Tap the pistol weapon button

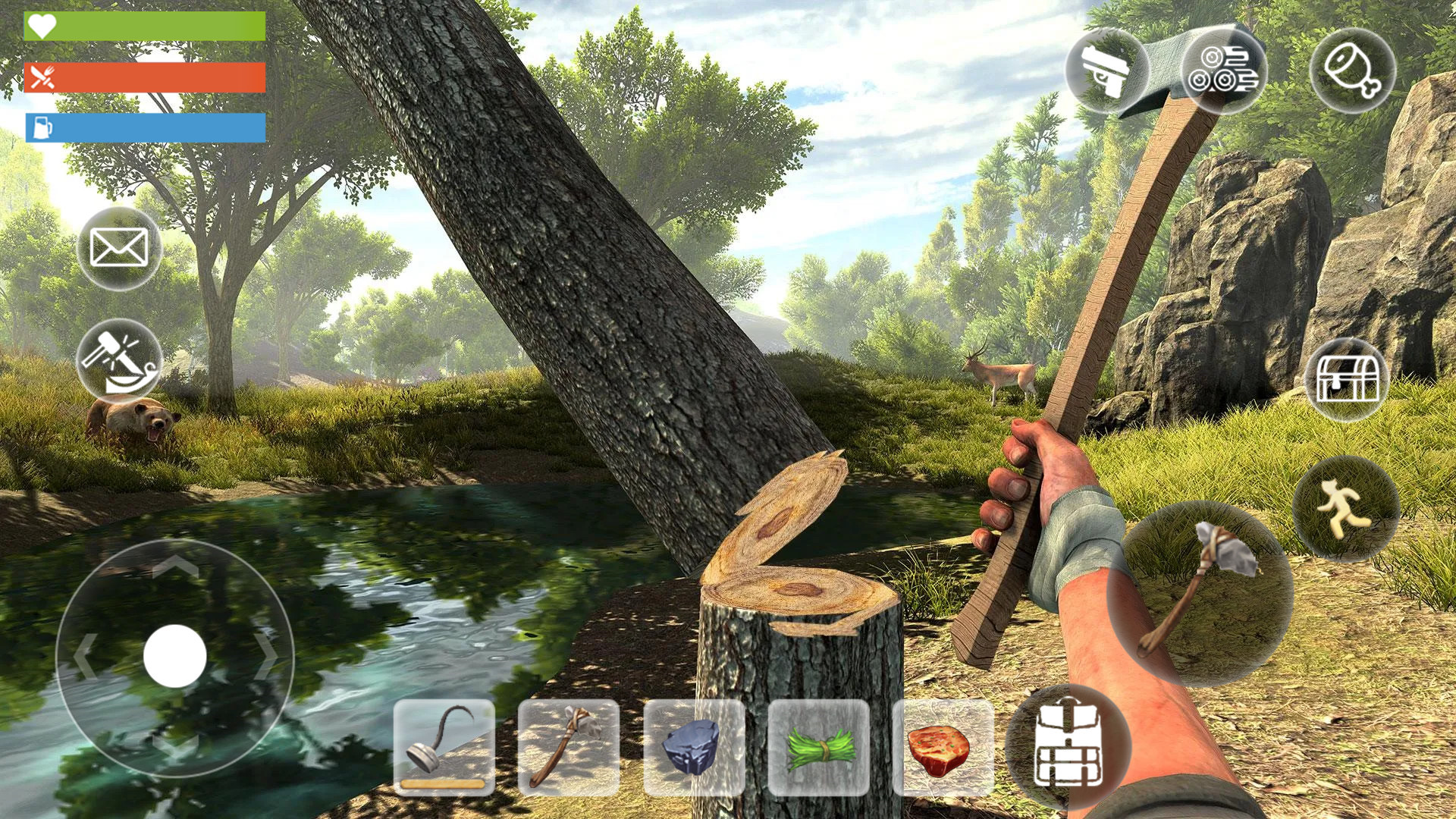pos(1106,71)
